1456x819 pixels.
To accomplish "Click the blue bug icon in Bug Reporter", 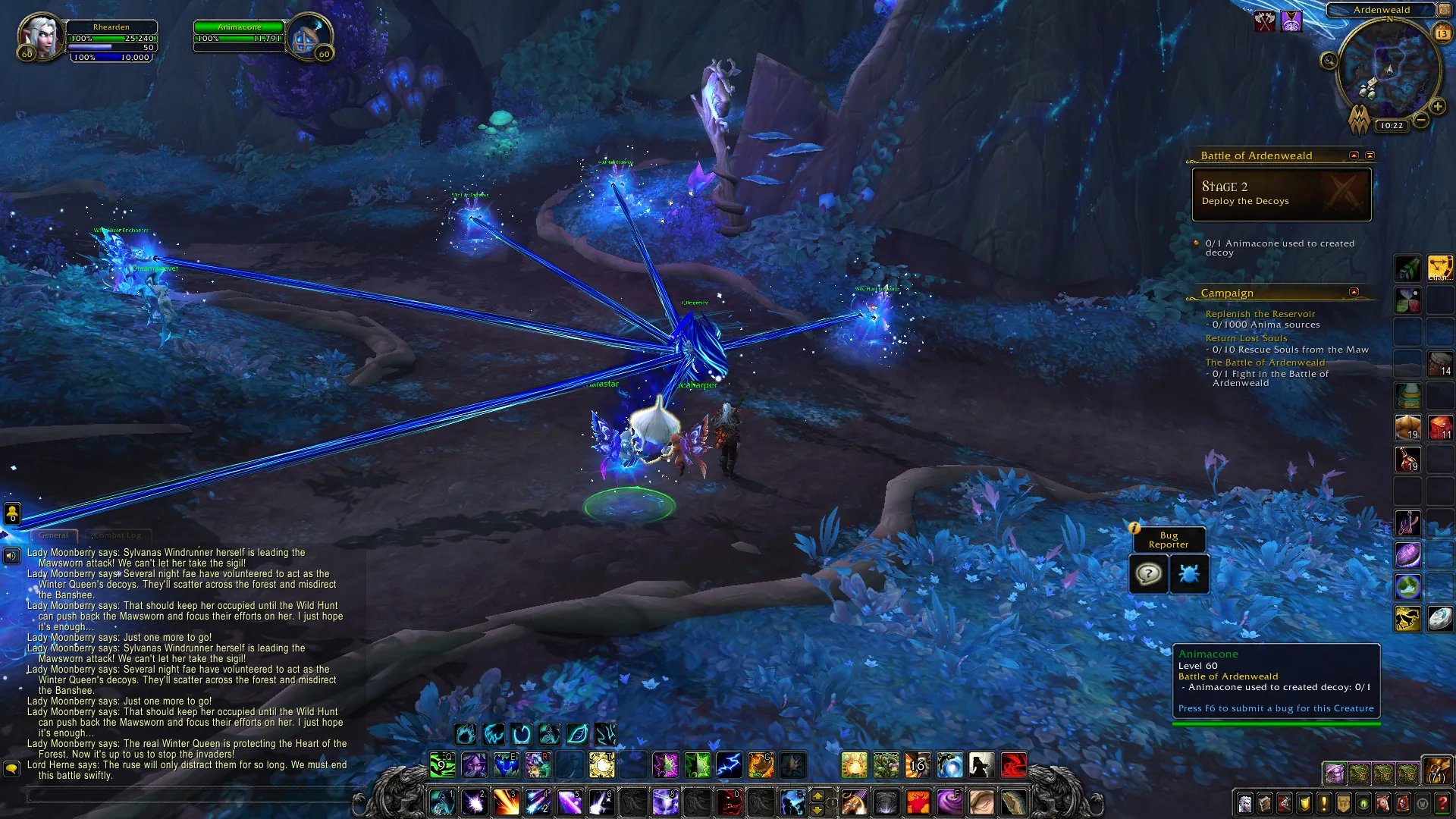I will [1188, 574].
